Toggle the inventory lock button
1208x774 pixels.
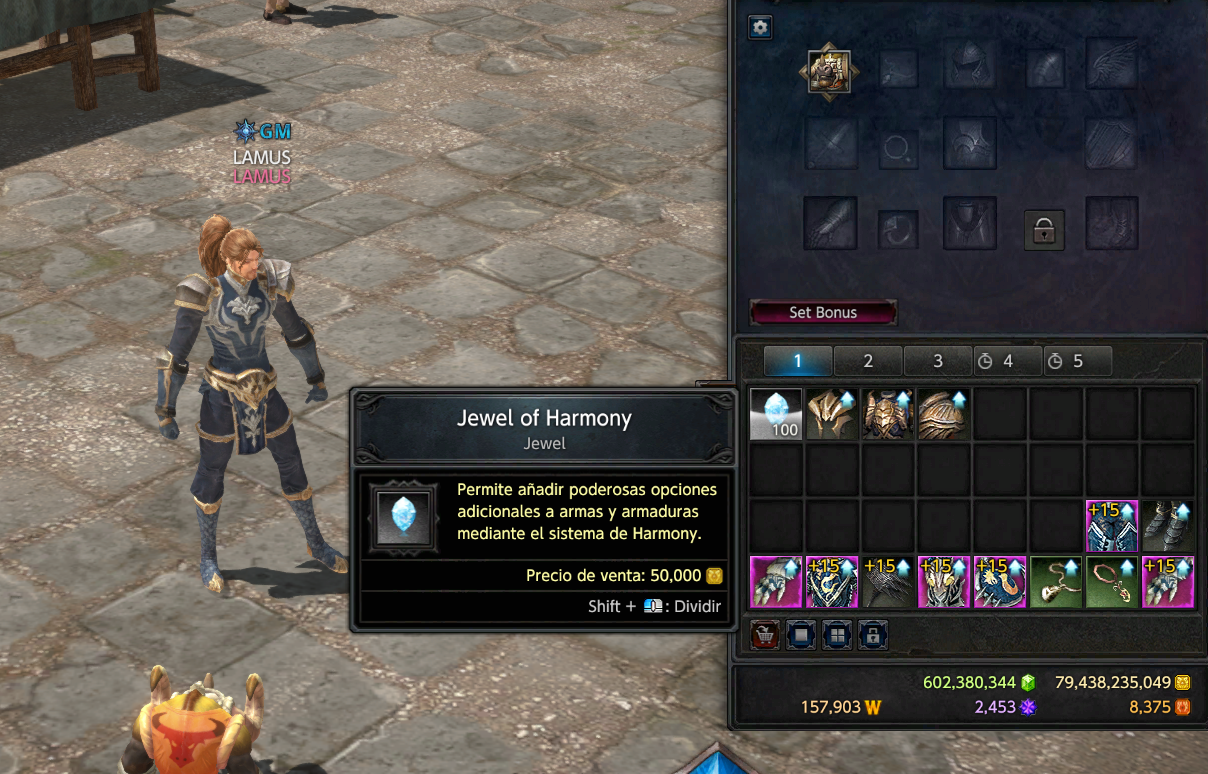[872, 635]
